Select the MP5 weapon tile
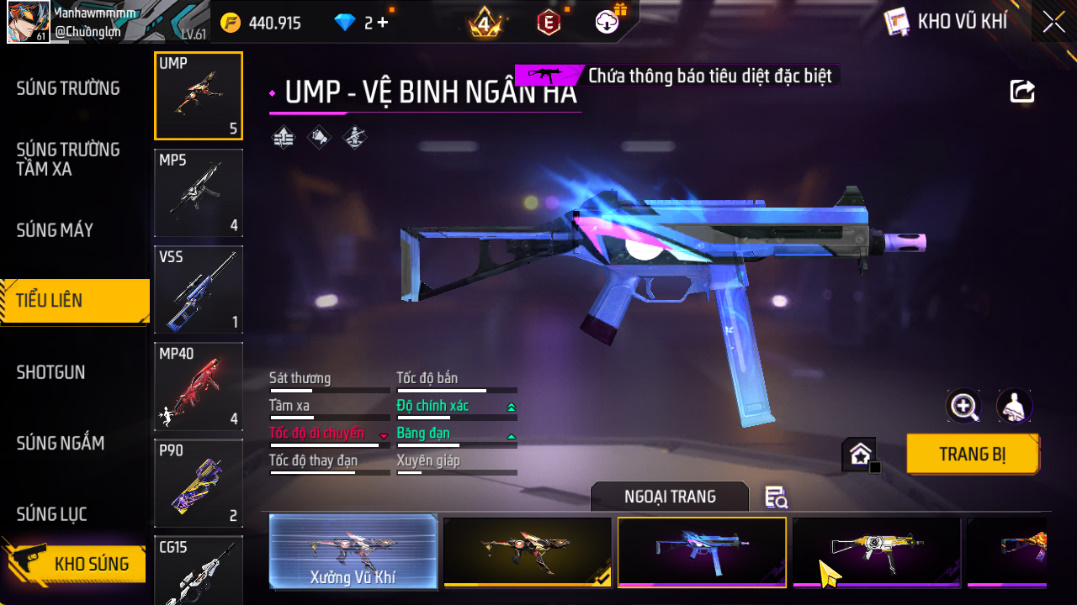 pos(198,192)
